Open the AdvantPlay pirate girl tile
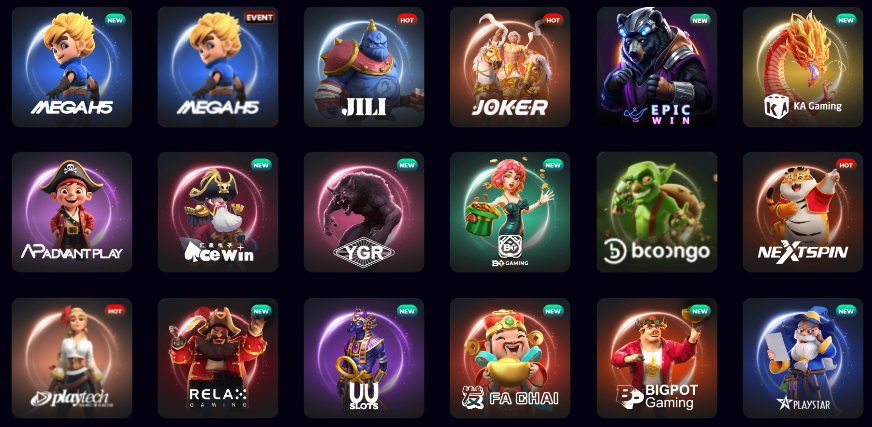 coord(72,212)
